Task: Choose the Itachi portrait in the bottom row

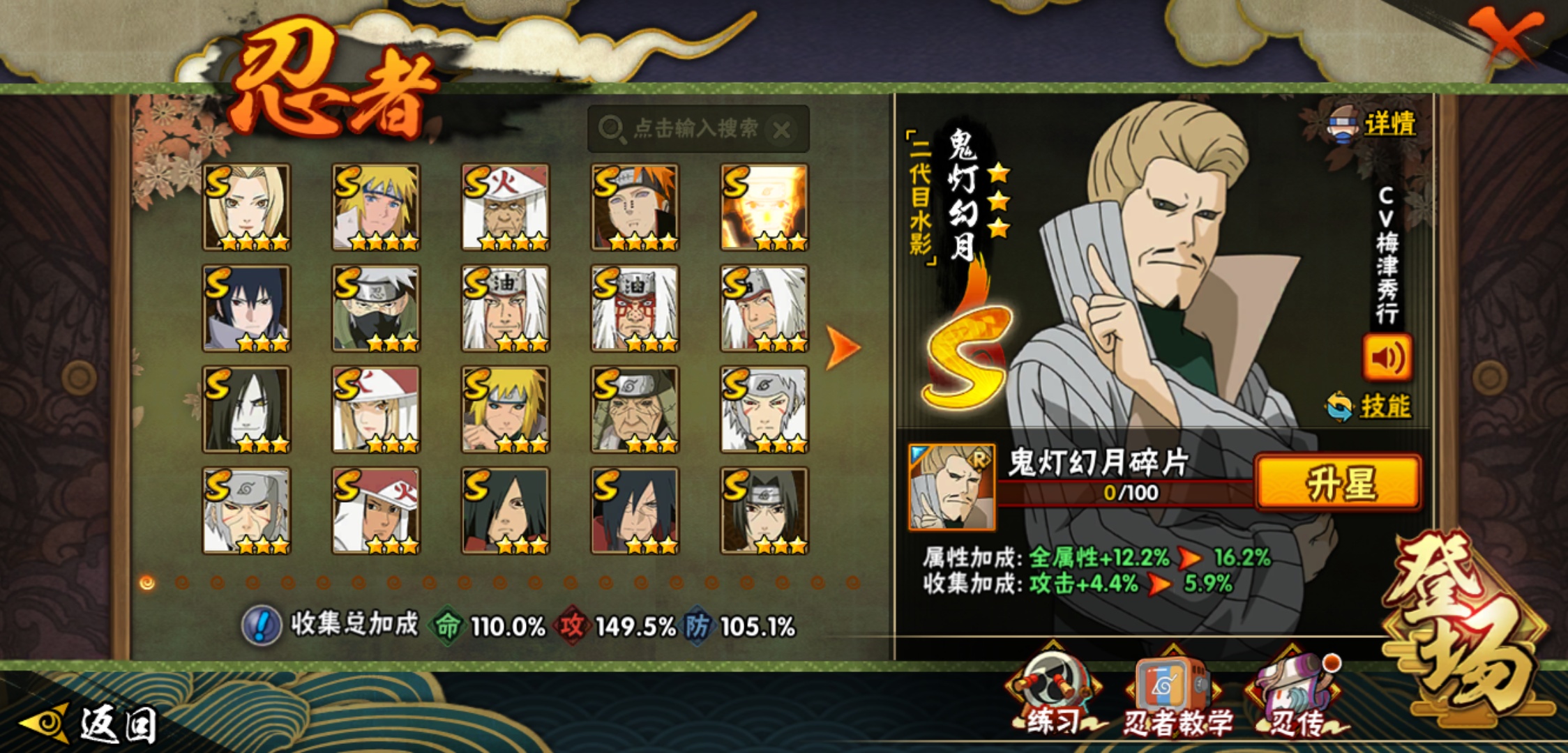Action: (764, 510)
